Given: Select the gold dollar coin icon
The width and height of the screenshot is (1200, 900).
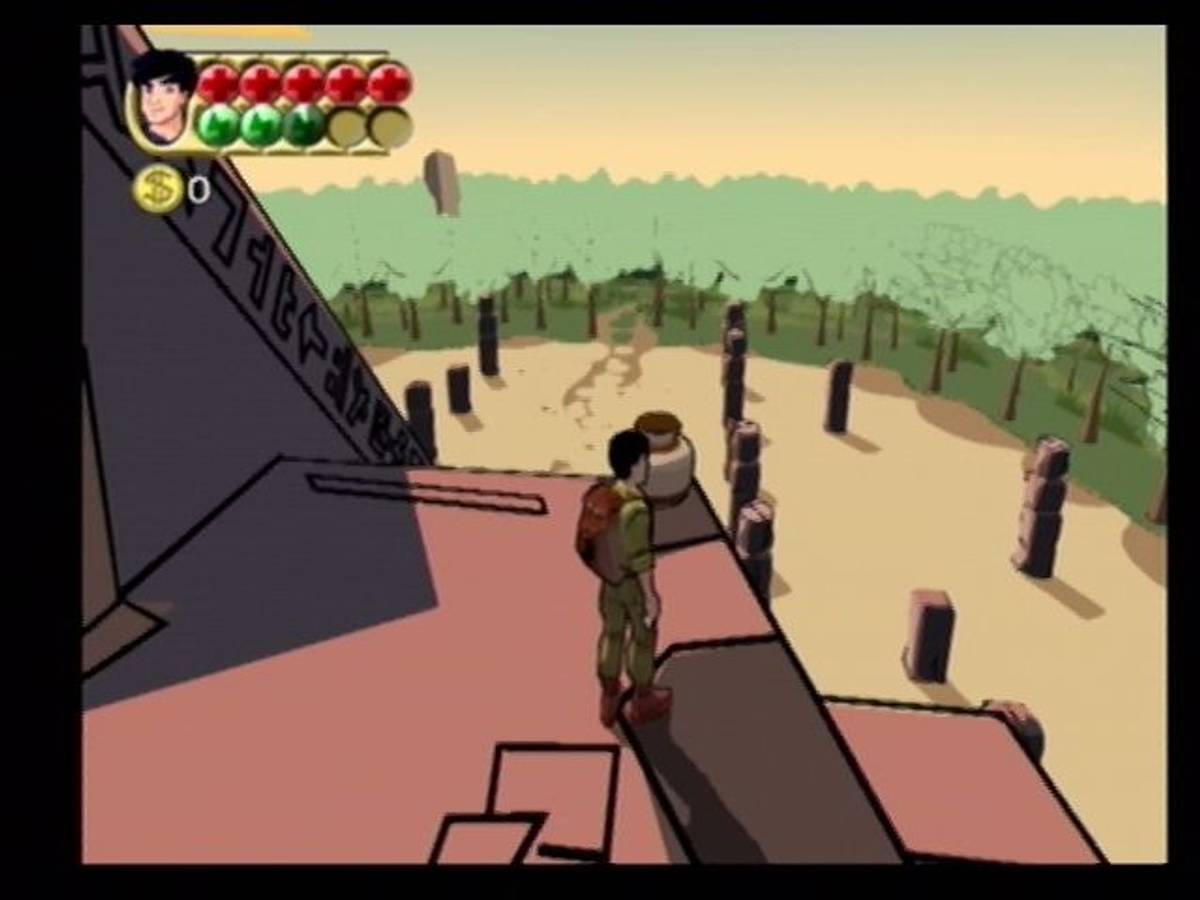Looking at the screenshot, I should click(159, 188).
